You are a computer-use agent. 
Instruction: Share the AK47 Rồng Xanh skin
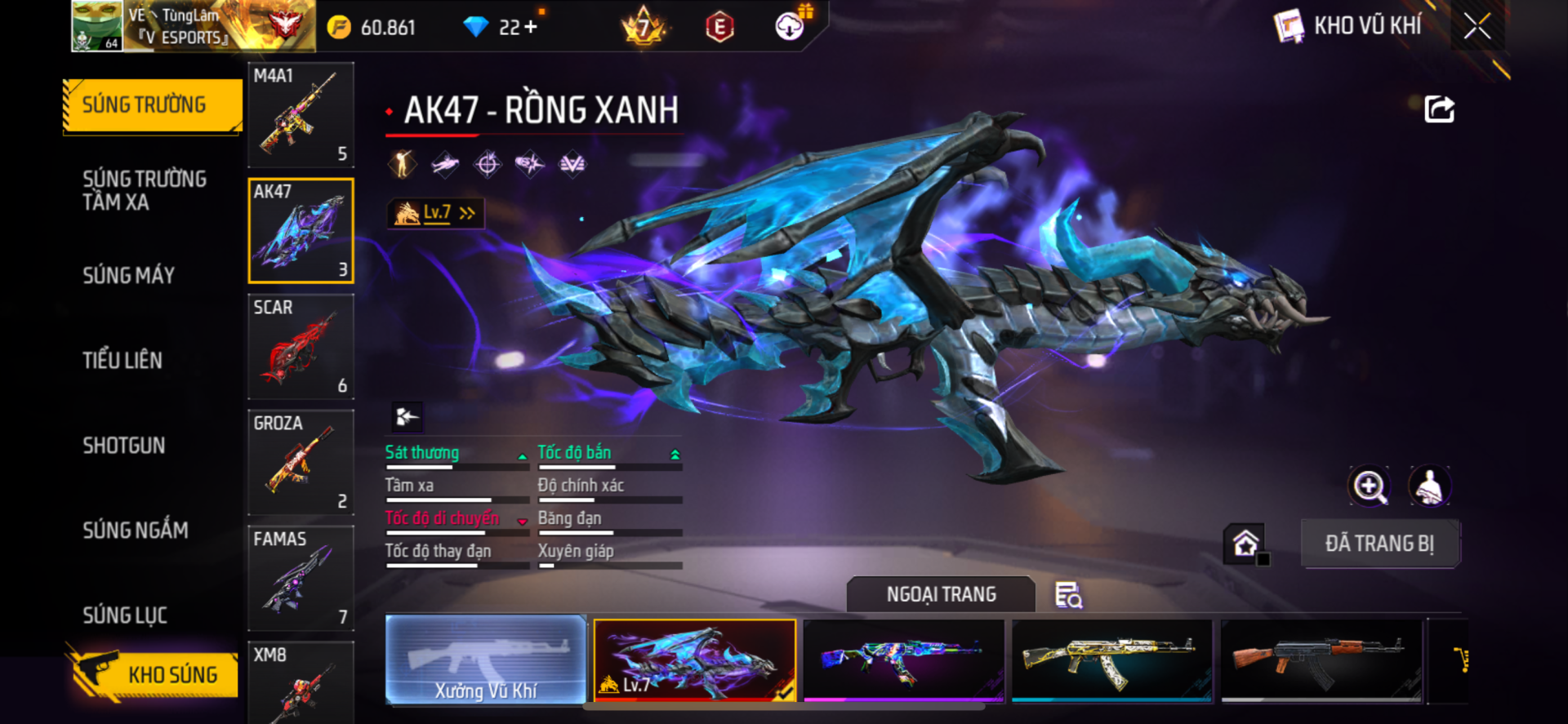(x=1439, y=109)
